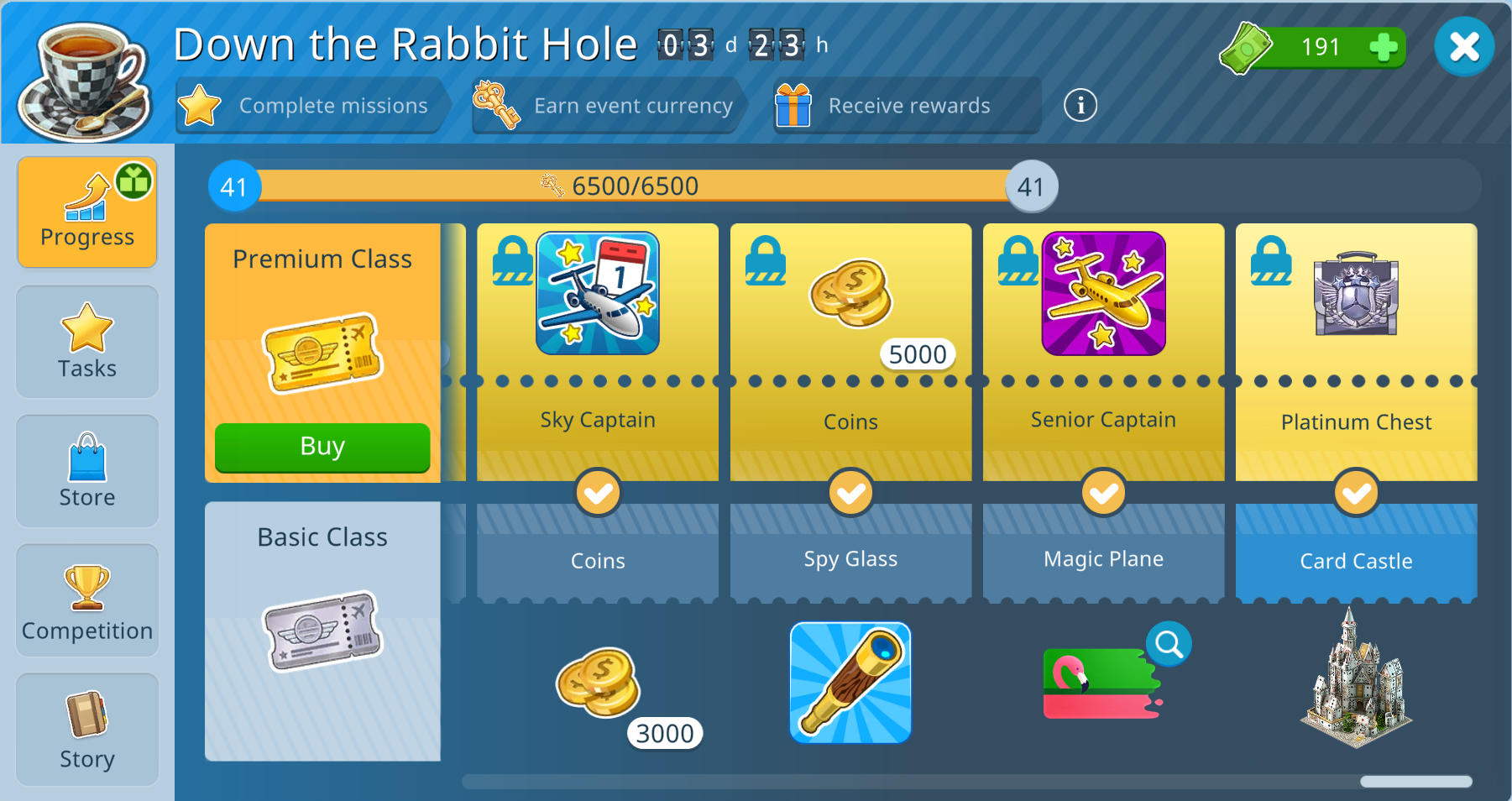The height and width of the screenshot is (801, 1512).
Task: Select the Card Castle building reward
Action: tap(1356, 680)
